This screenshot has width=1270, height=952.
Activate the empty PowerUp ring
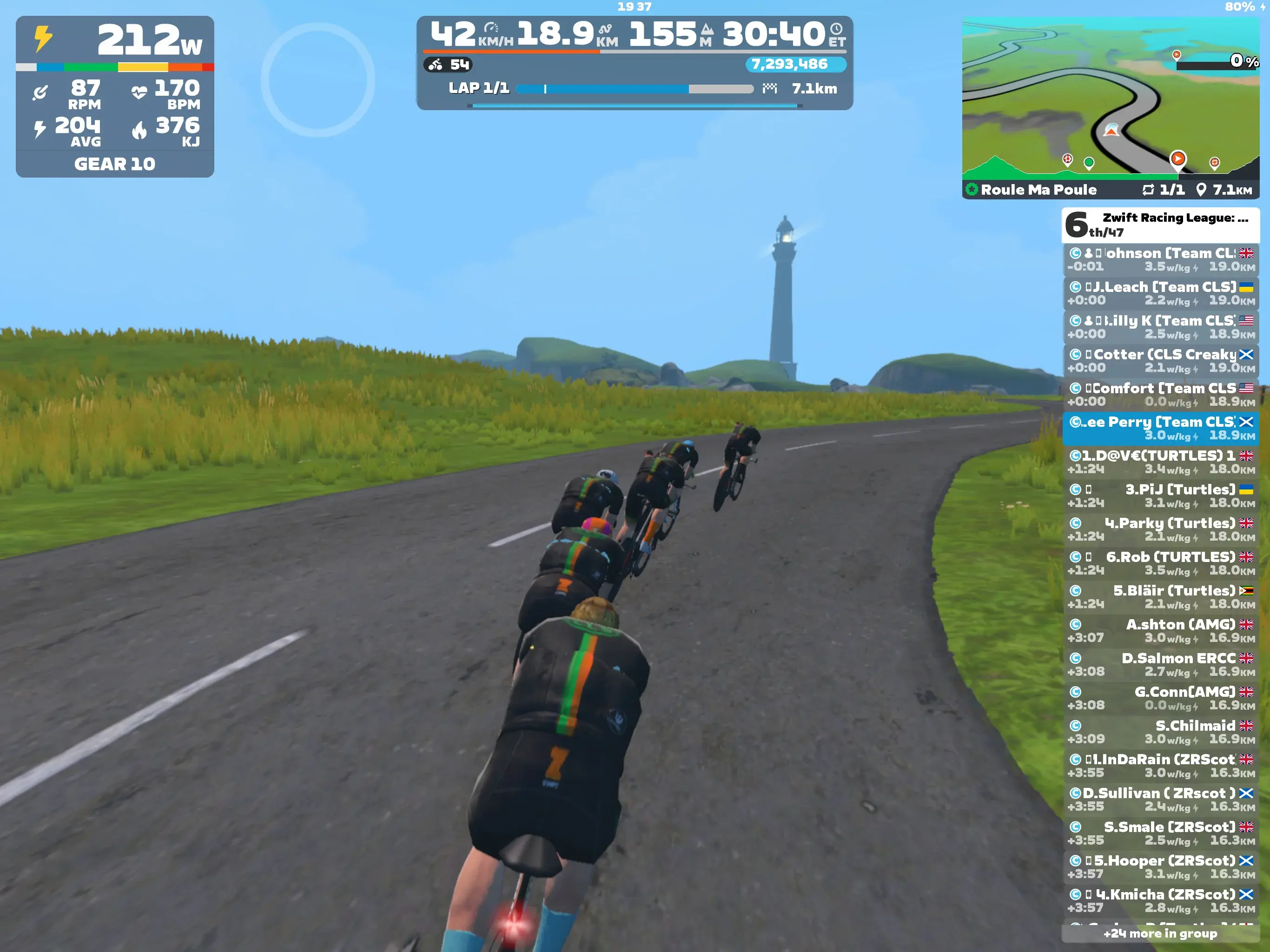[x=317, y=80]
